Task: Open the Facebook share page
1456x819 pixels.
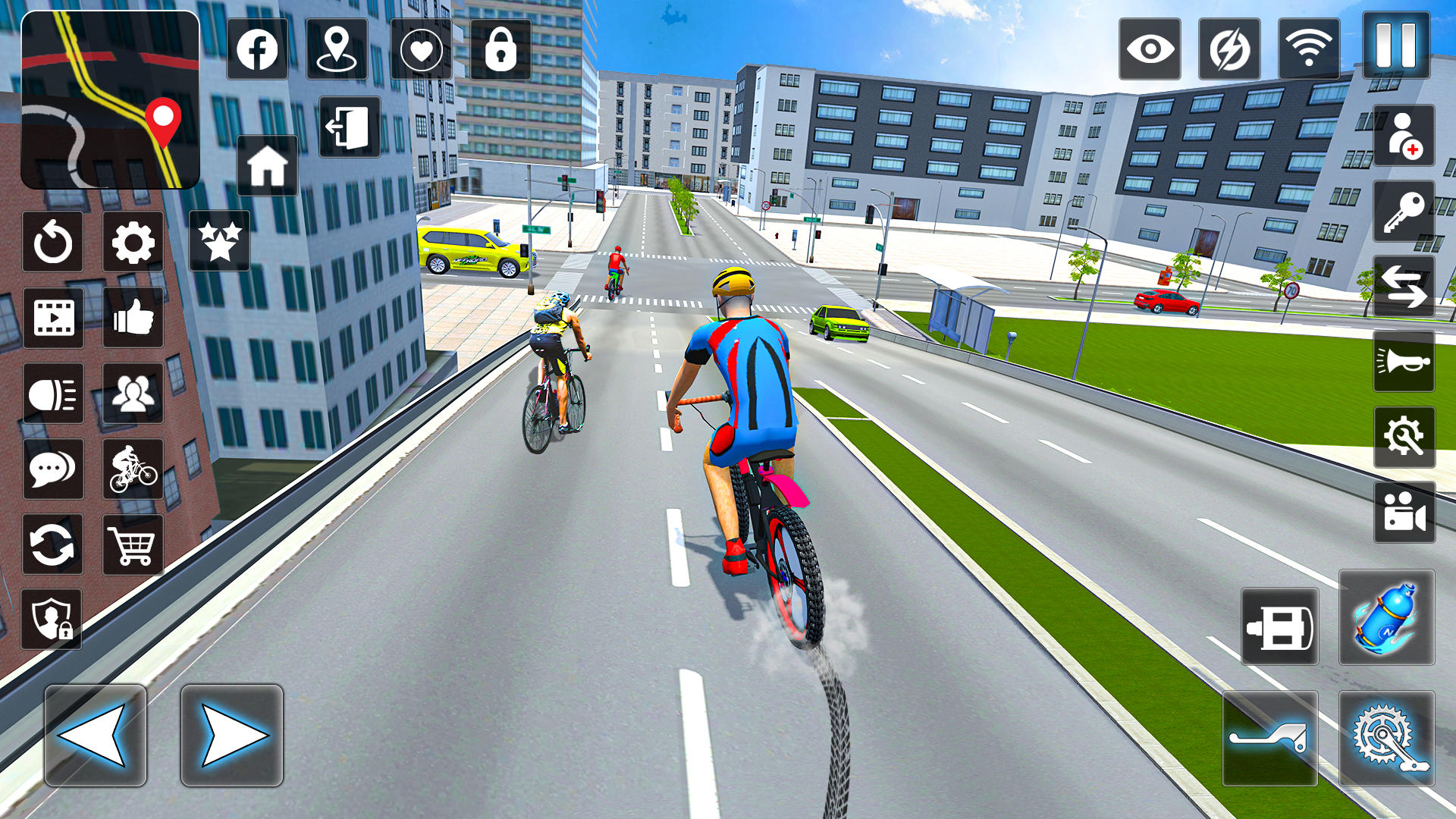Action: tap(257, 48)
